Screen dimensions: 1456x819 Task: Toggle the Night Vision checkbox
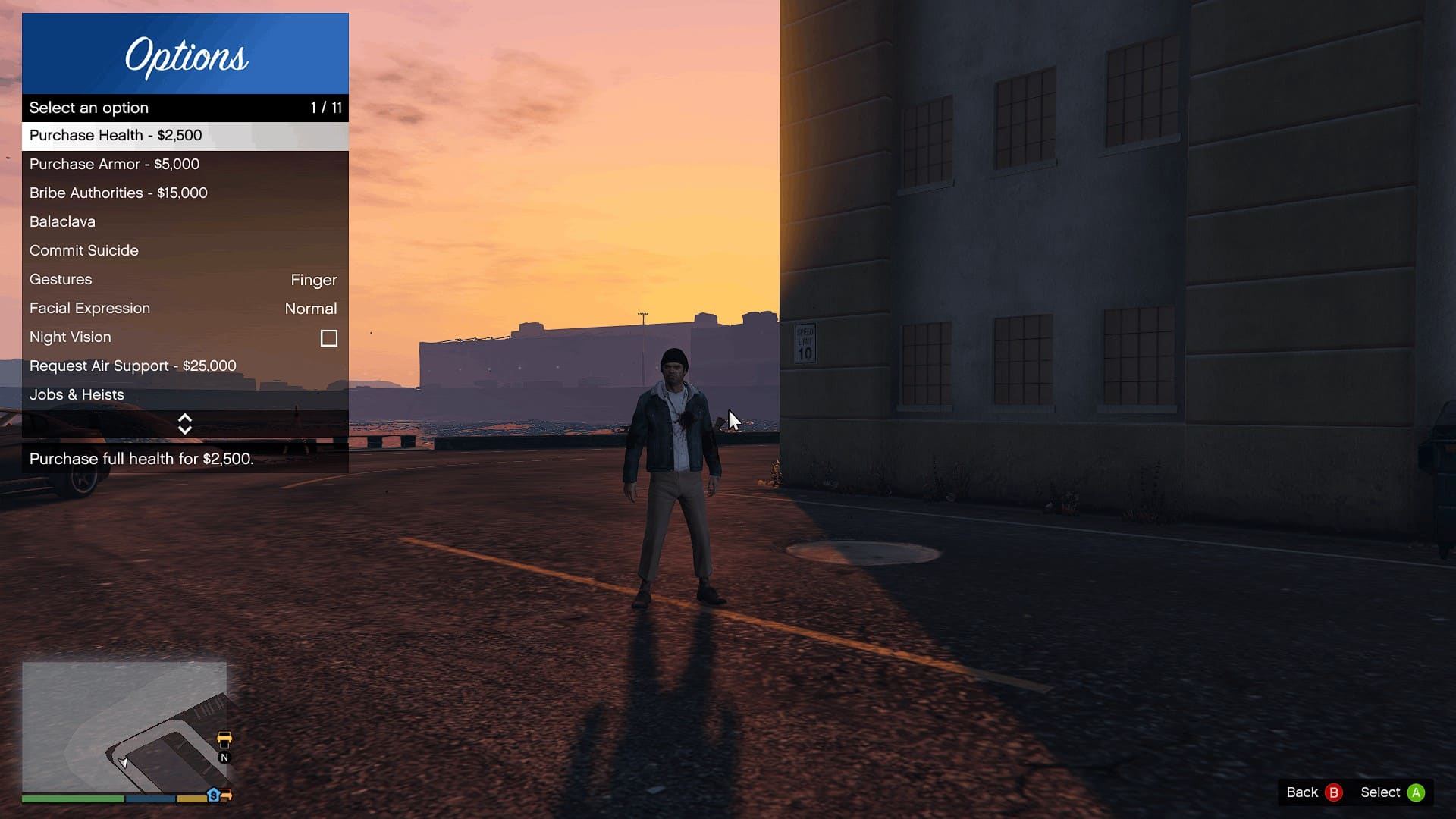(328, 338)
